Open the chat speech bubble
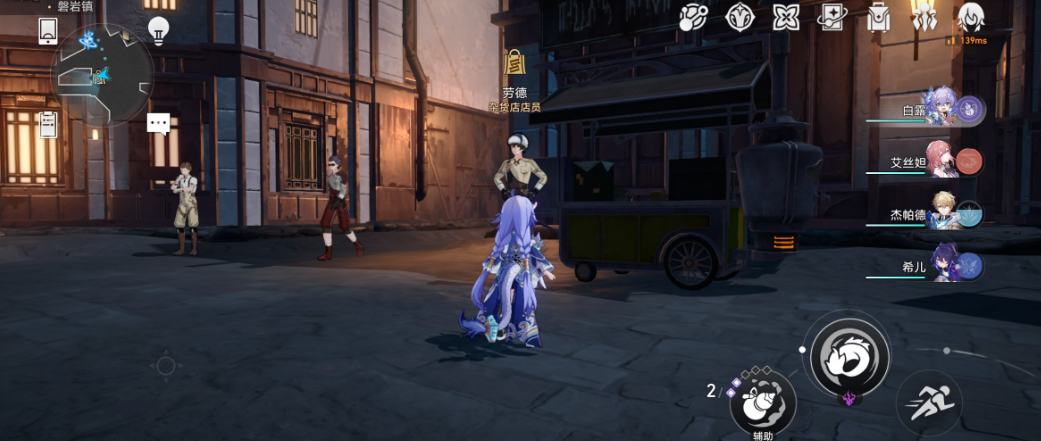Image resolution: width=1041 pixels, height=441 pixels. pyautogui.click(x=158, y=123)
